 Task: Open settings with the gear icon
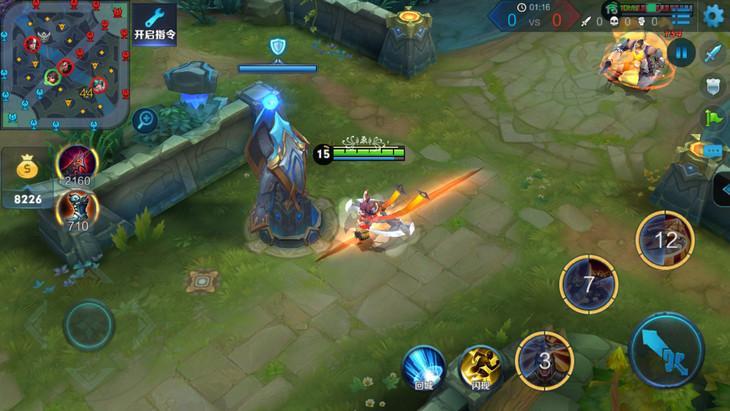[x=714, y=15]
